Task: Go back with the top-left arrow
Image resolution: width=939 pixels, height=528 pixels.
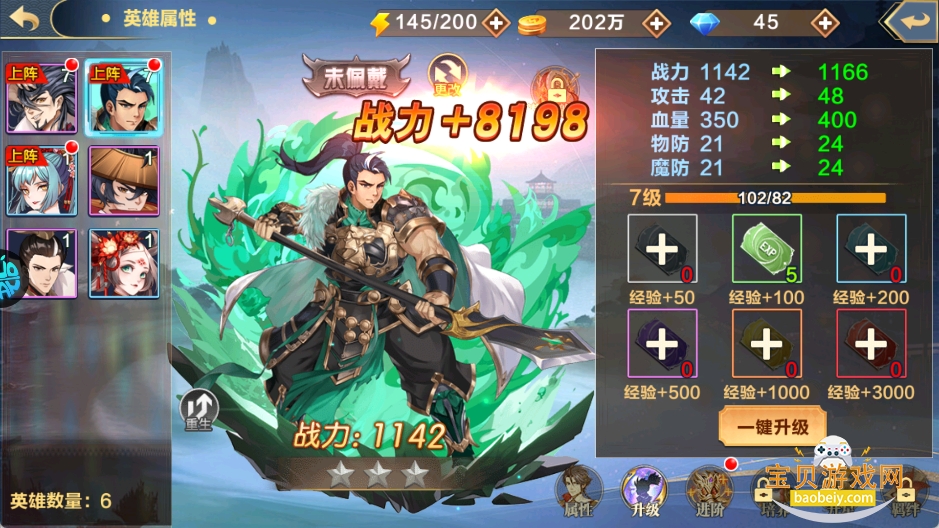Action: click(x=25, y=19)
